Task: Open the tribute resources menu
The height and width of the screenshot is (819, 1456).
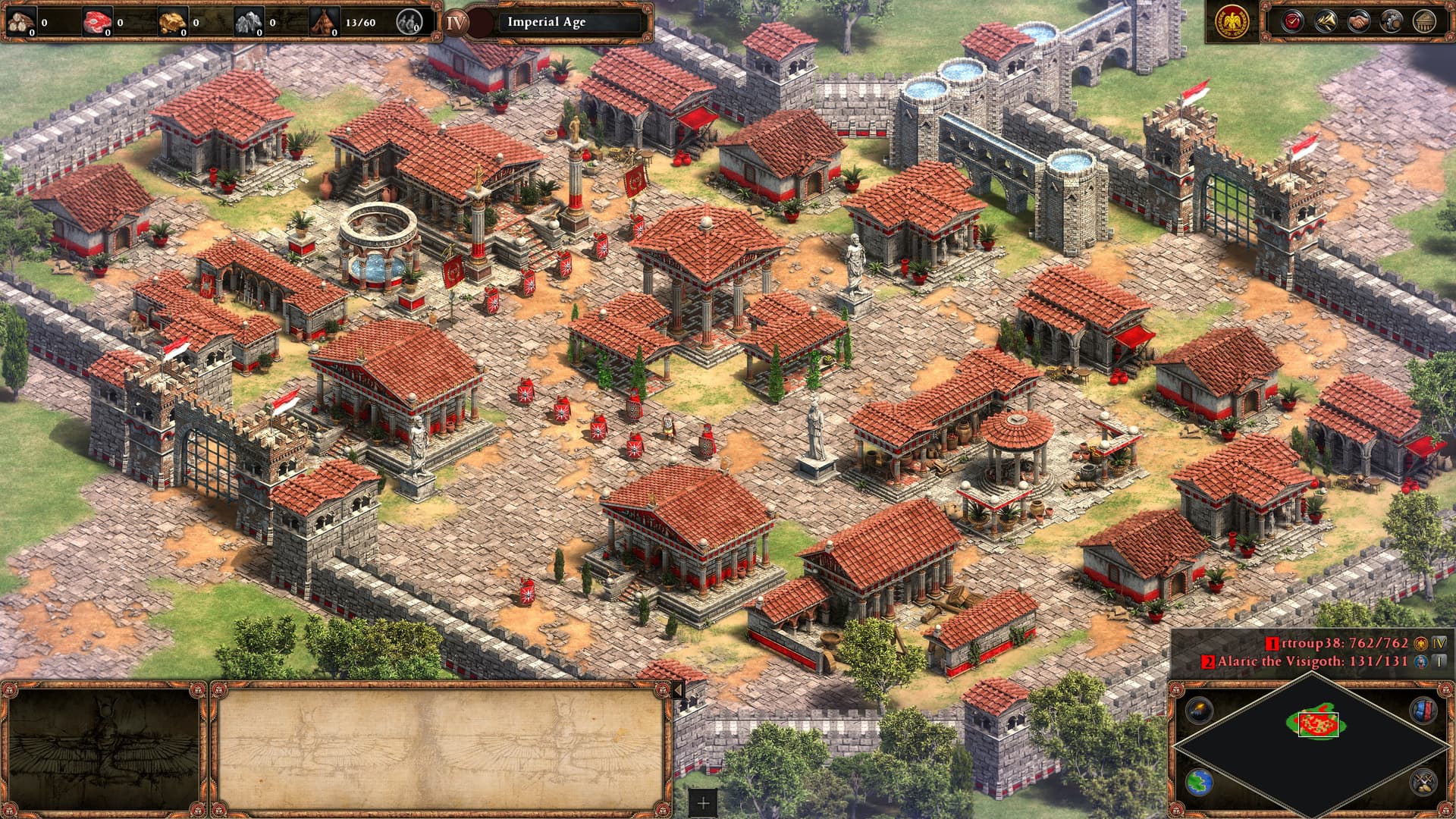Action: [1391, 20]
